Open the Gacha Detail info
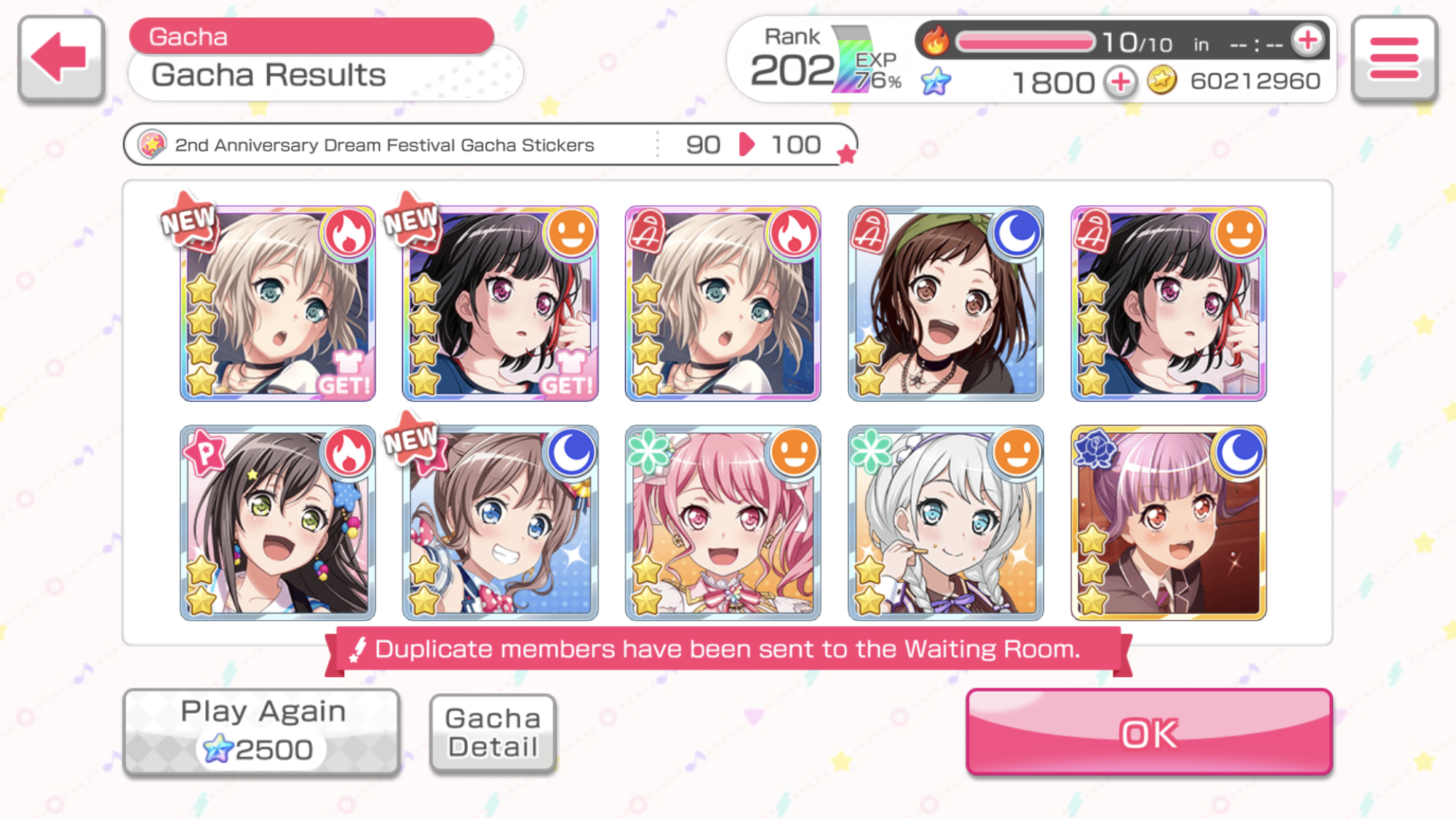 [x=493, y=732]
